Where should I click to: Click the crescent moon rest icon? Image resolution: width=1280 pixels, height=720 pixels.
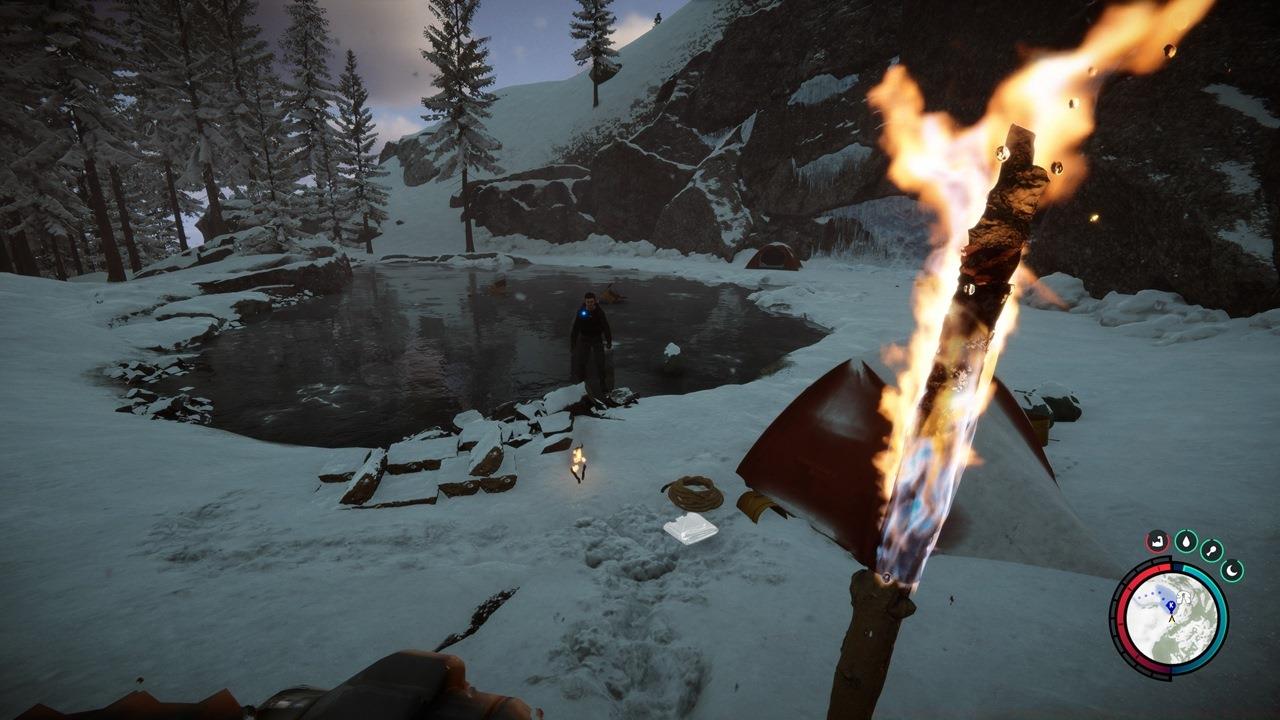coord(1232,571)
